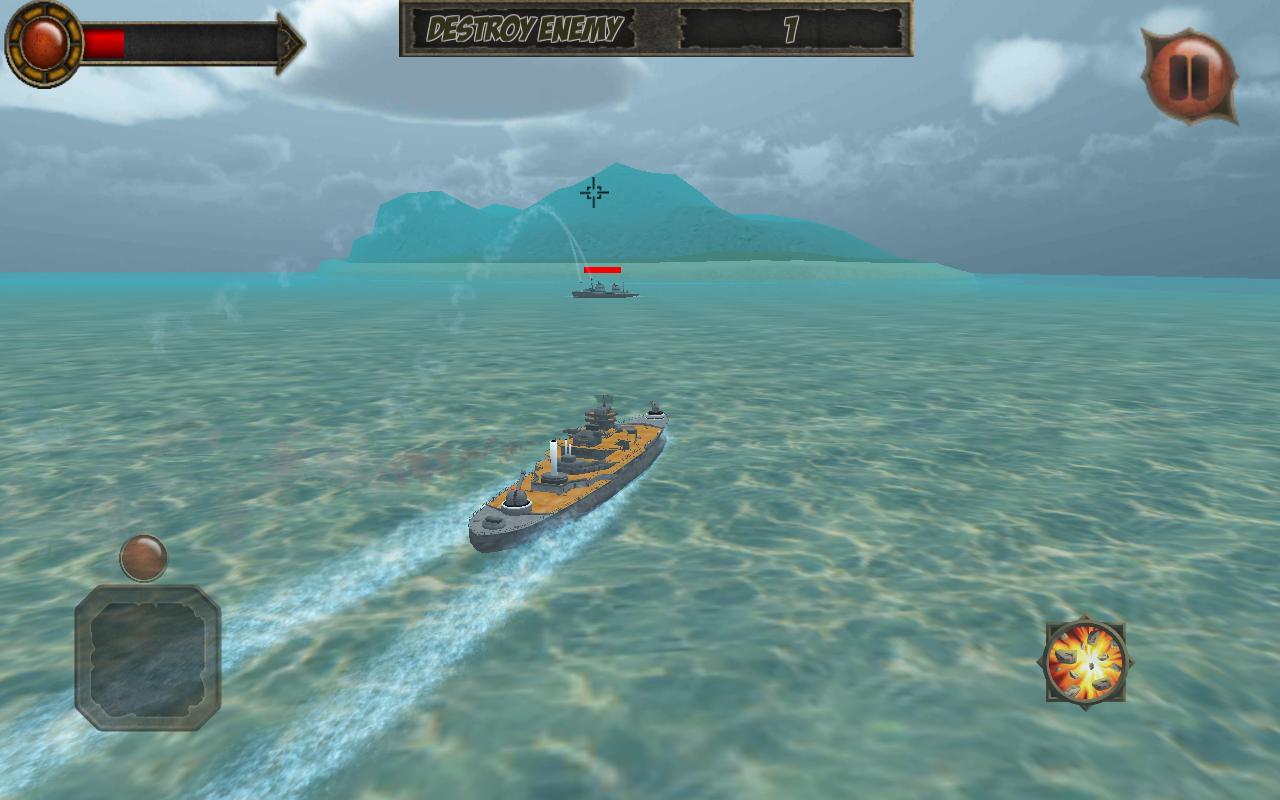This screenshot has height=800, width=1280.
Task: Tap the enemy ship's red health bar
Action: pos(603,267)
